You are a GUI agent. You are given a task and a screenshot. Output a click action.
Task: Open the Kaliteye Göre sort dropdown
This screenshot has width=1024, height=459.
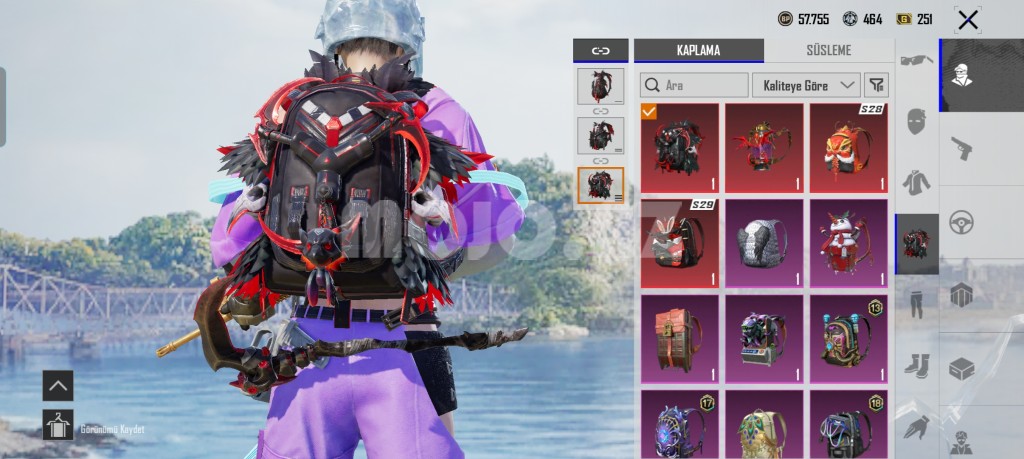[806, 85]
